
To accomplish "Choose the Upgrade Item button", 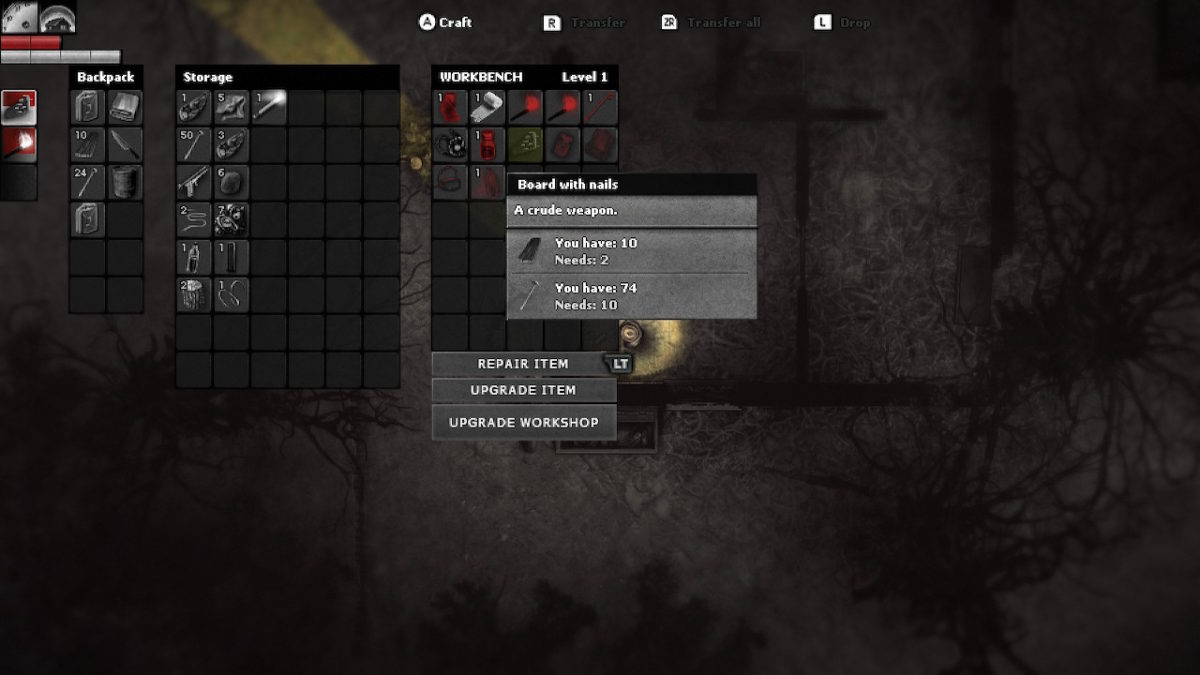I will (523, 390).
